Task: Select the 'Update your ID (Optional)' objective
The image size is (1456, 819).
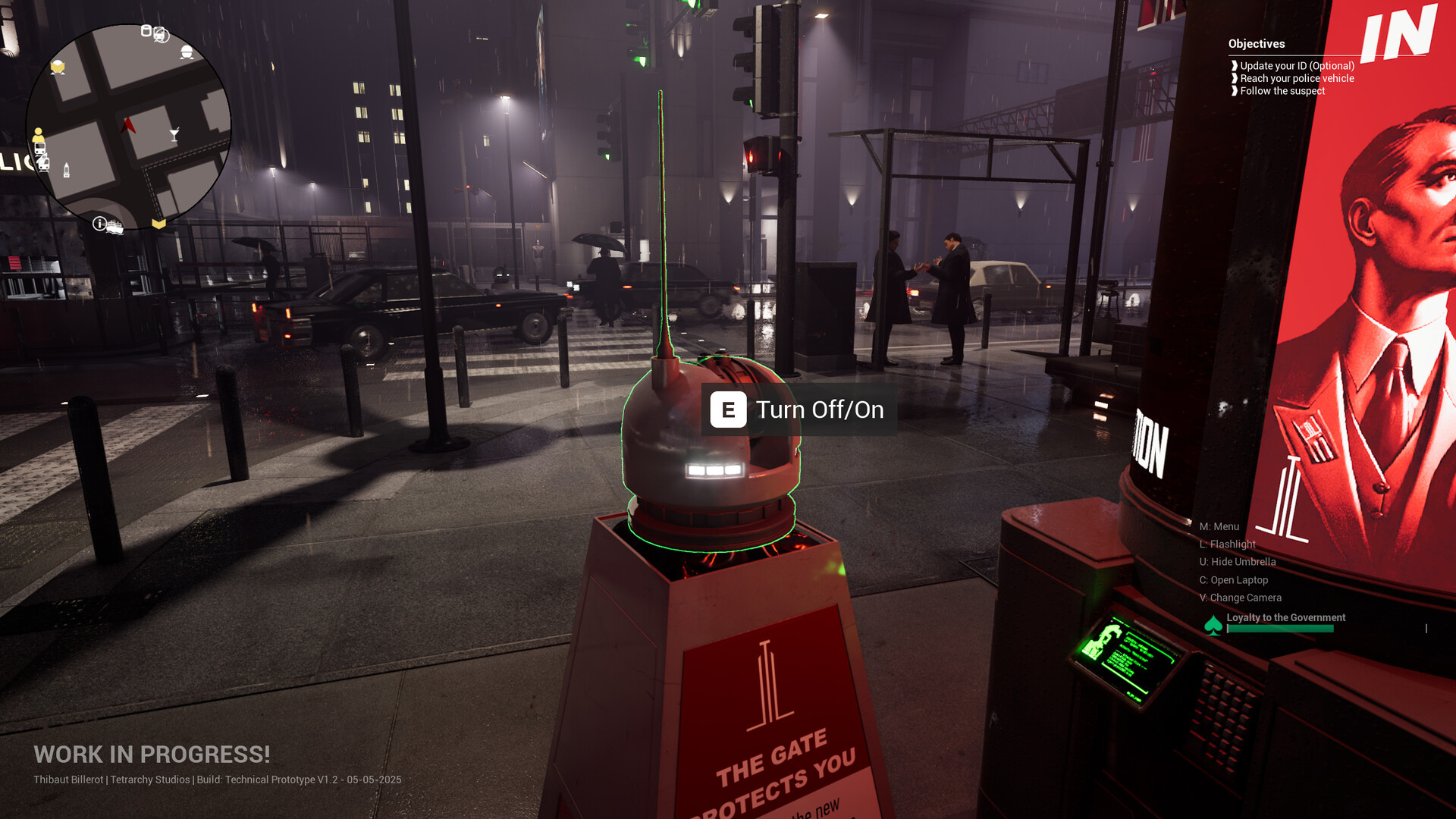Action: (x=1297, y=66)
